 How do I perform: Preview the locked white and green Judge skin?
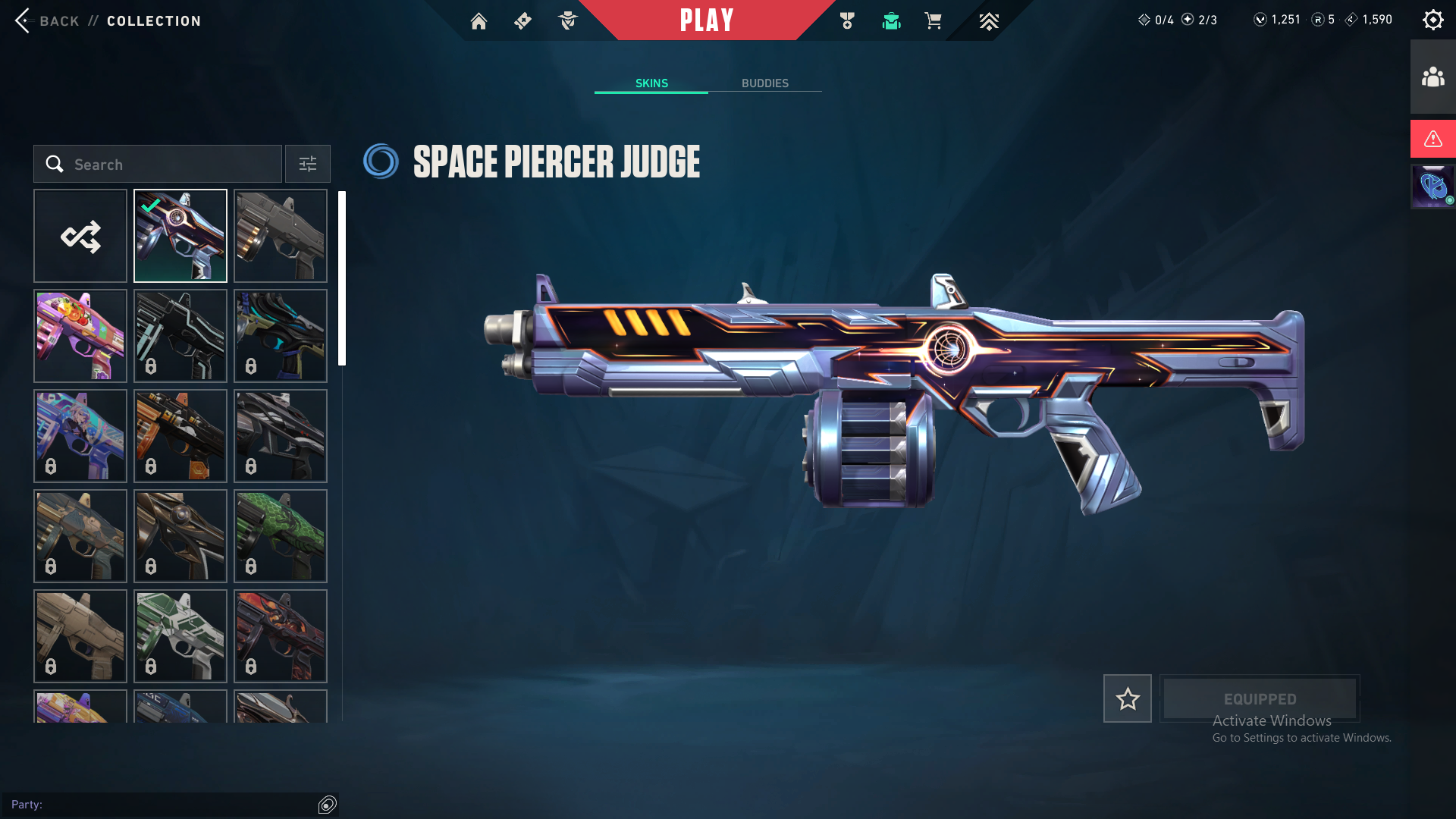point(180,636)
